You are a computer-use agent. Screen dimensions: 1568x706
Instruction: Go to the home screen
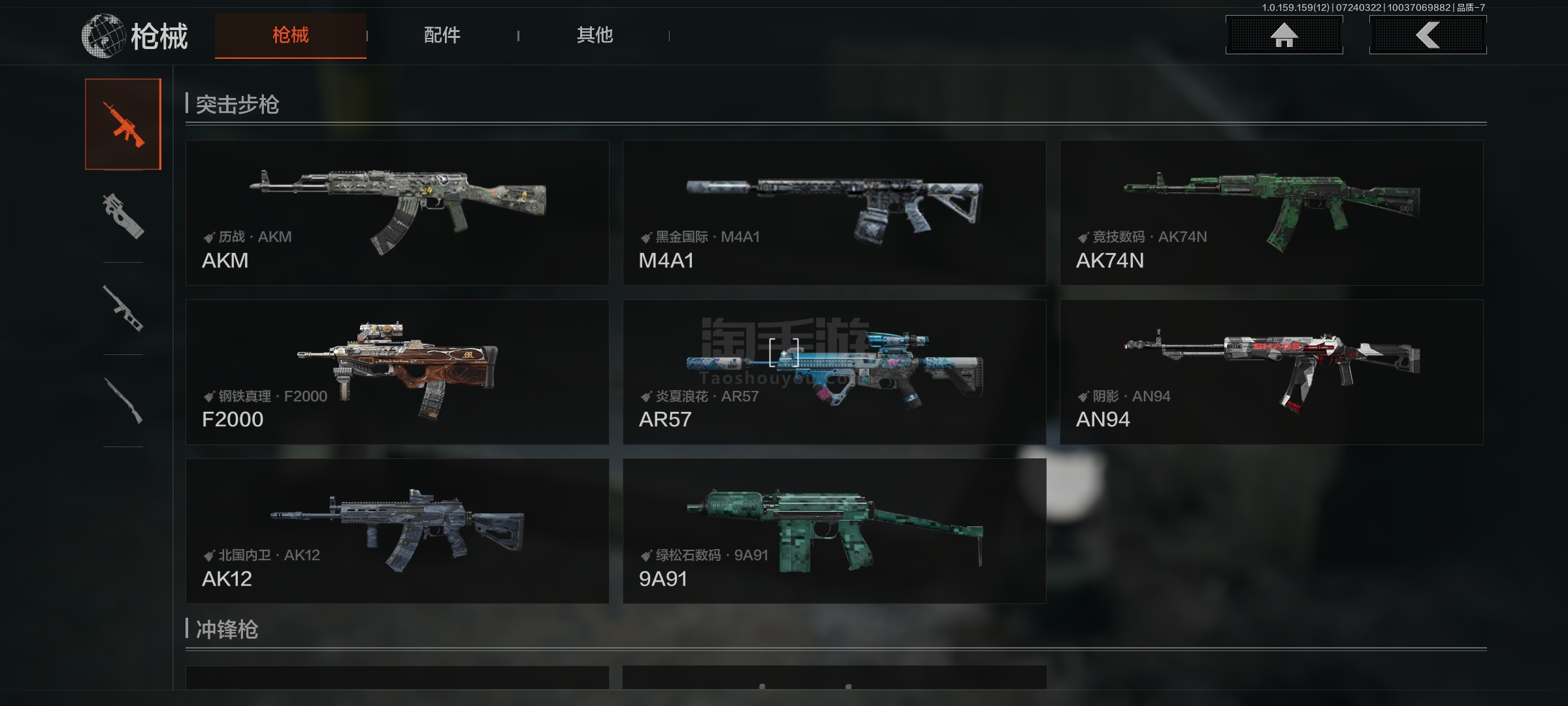[1284, 35]
